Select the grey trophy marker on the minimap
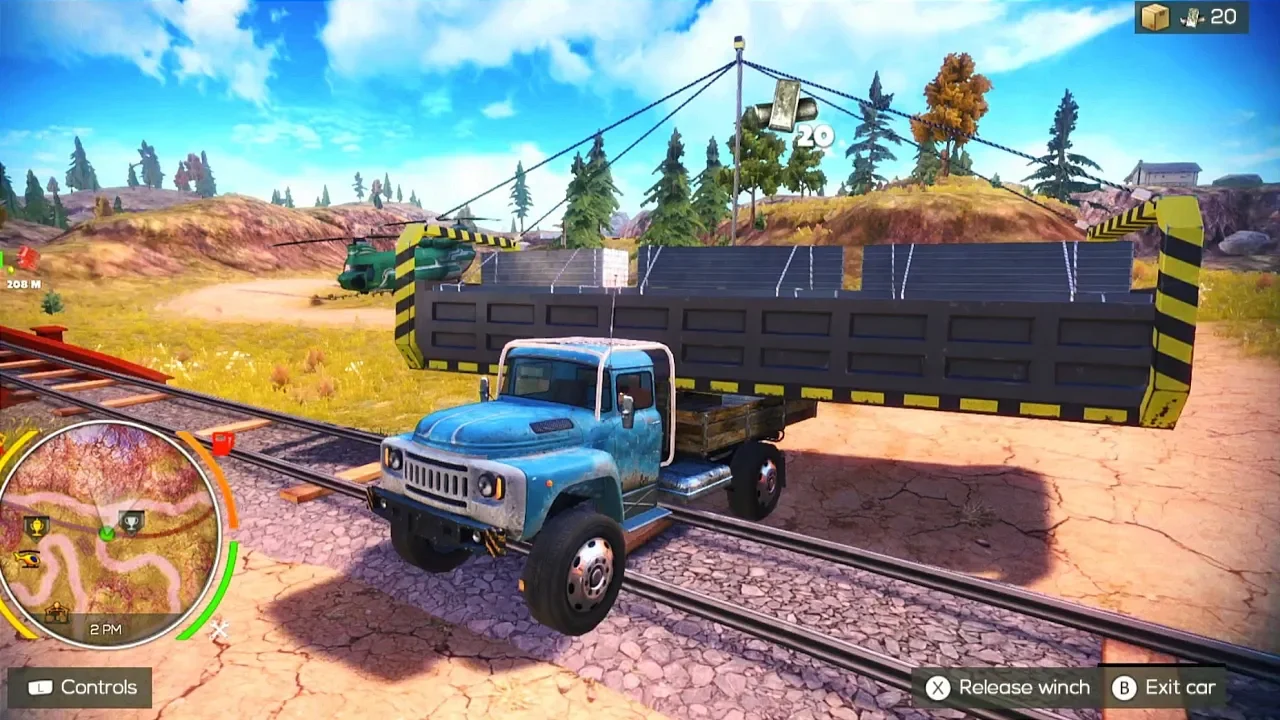 (131, 521)
